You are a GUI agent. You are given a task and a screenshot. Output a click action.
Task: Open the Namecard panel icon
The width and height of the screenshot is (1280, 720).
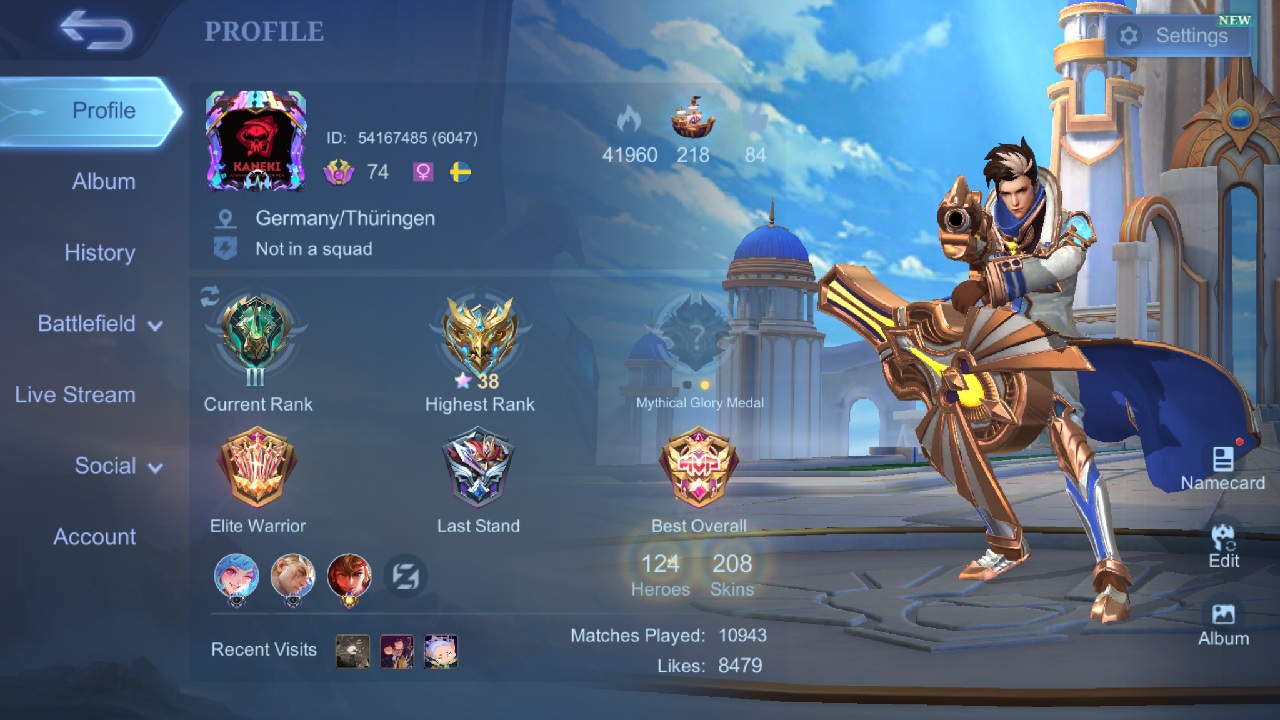click(1222, 460)
